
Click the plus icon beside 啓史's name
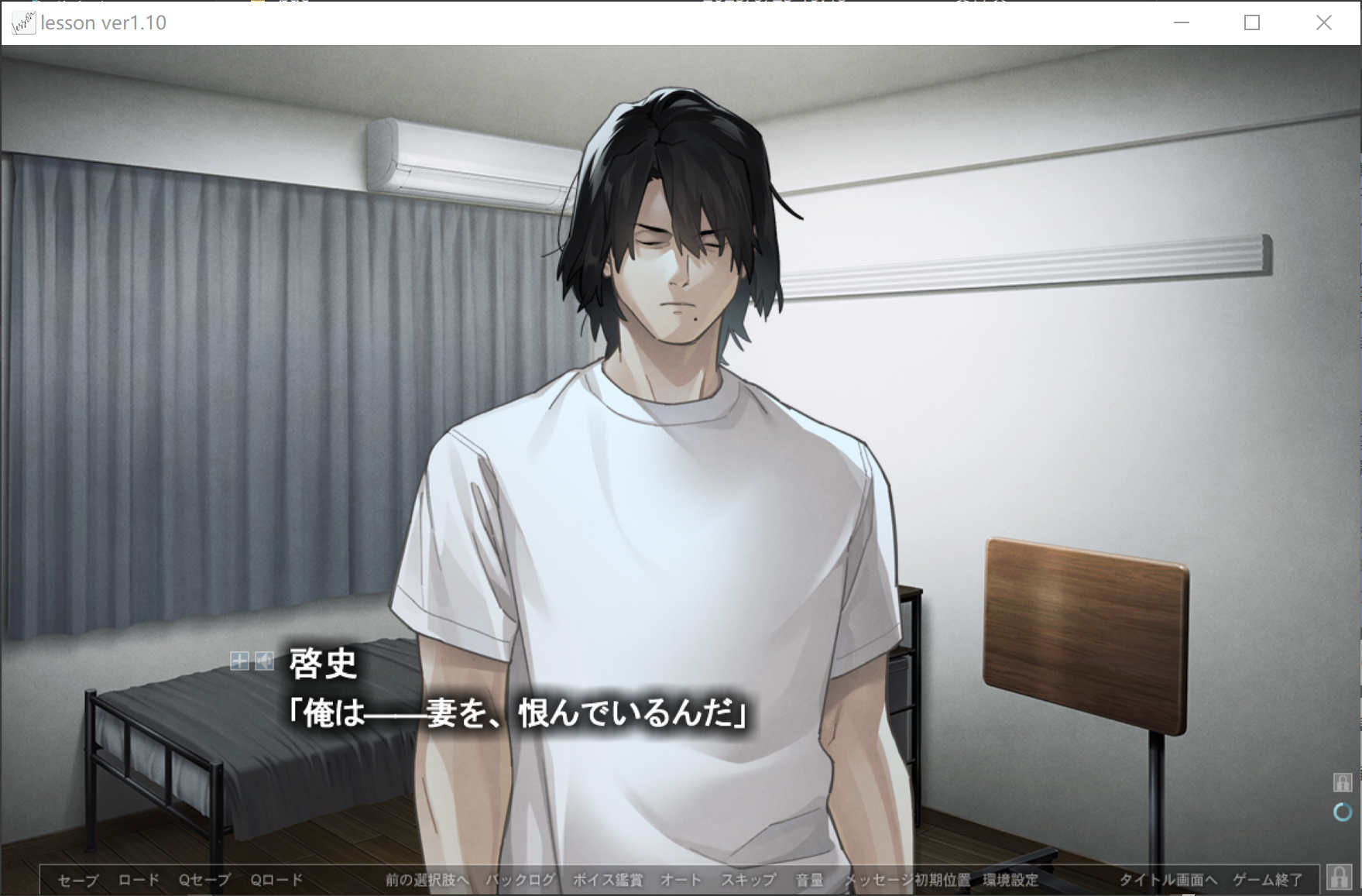[239, 661]
